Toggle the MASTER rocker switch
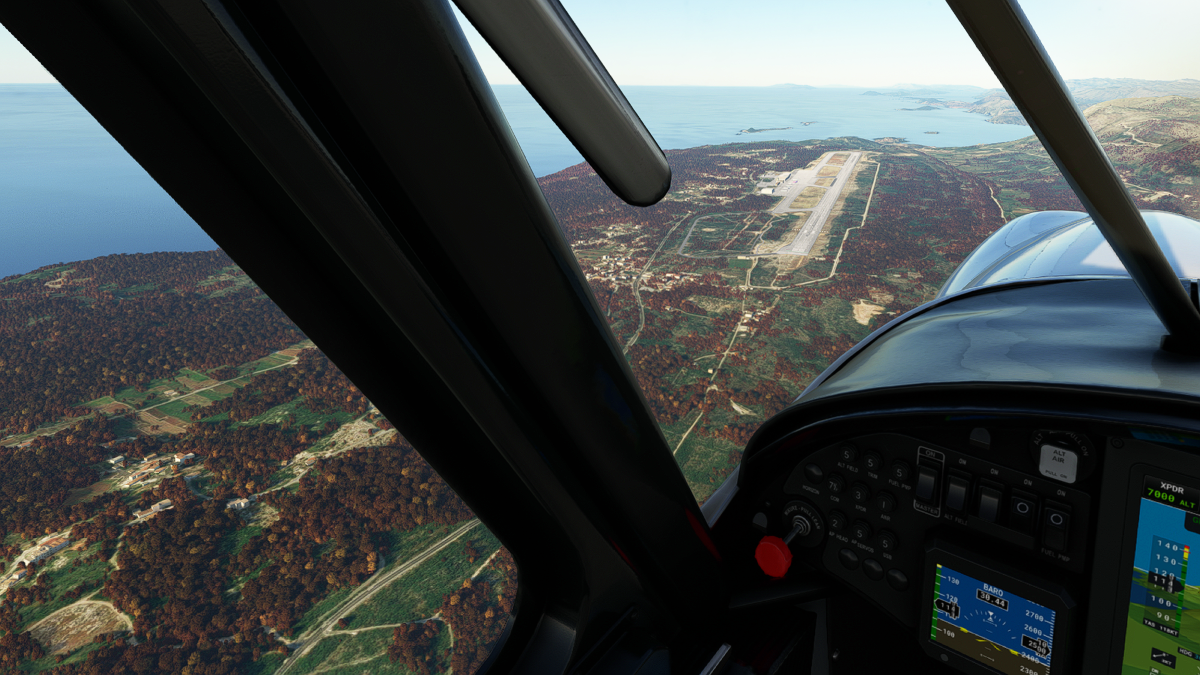The image size is (1200, 675). point(927,487)
